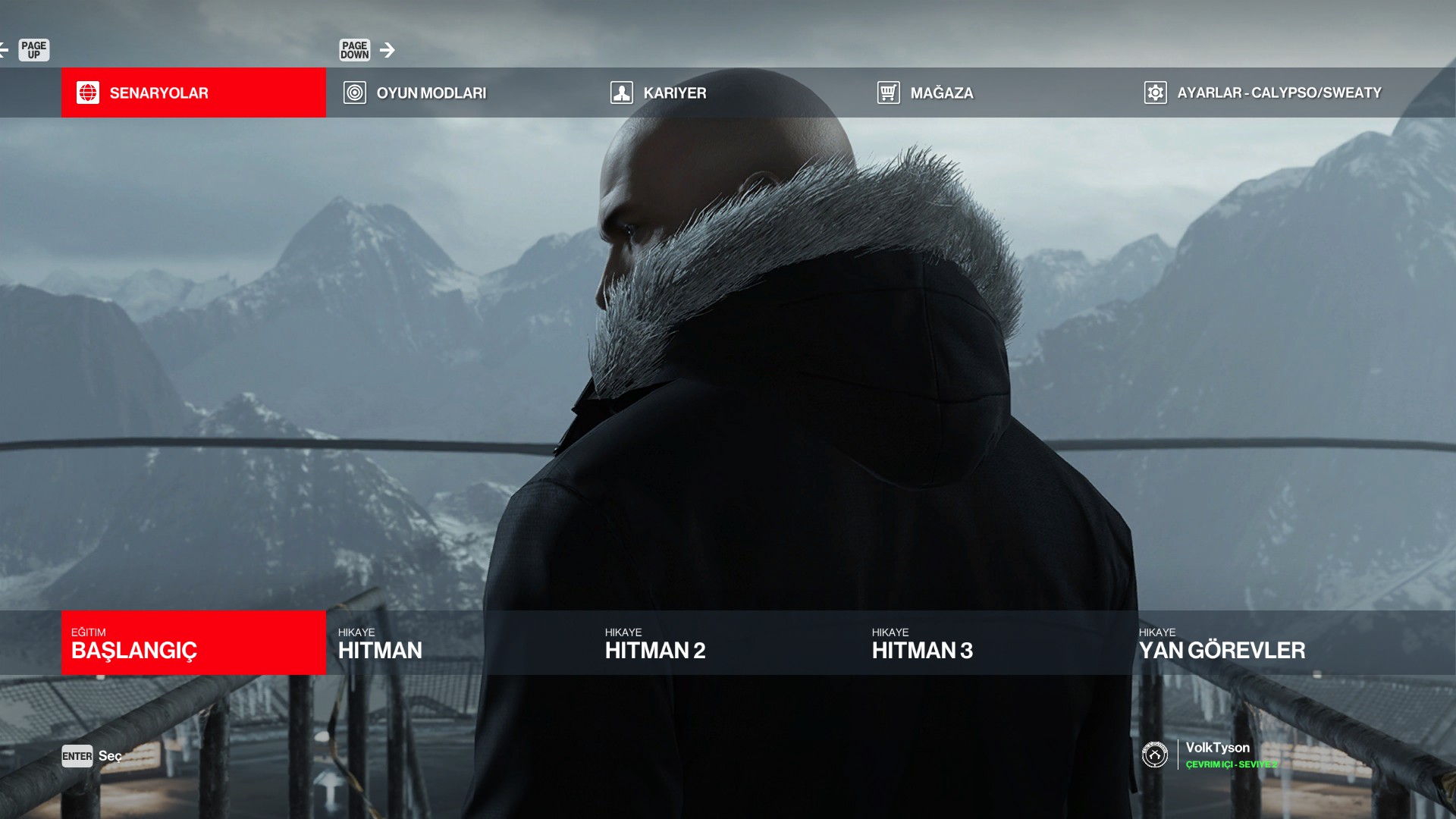This screenshot has width=1456, height=819.
Task: Open the Oyun Modları tab
Action: coord(459,93)
